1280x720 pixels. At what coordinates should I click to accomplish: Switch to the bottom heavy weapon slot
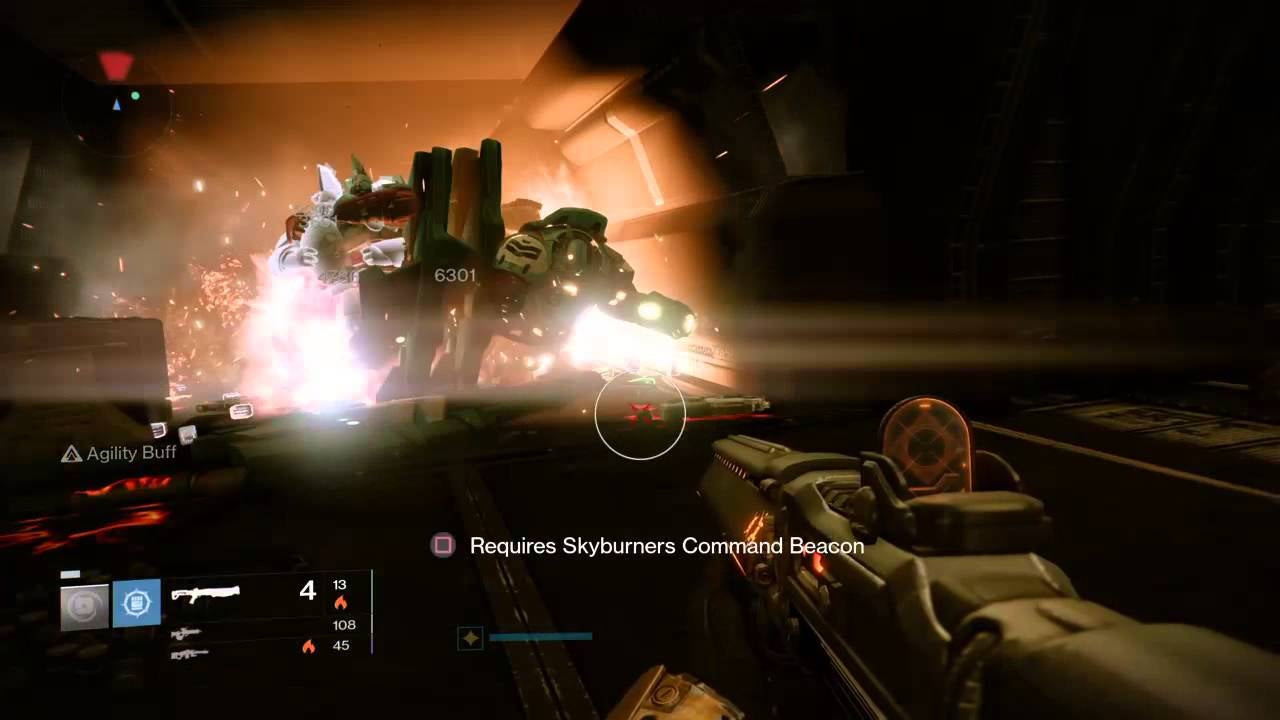tap(188, 653)
